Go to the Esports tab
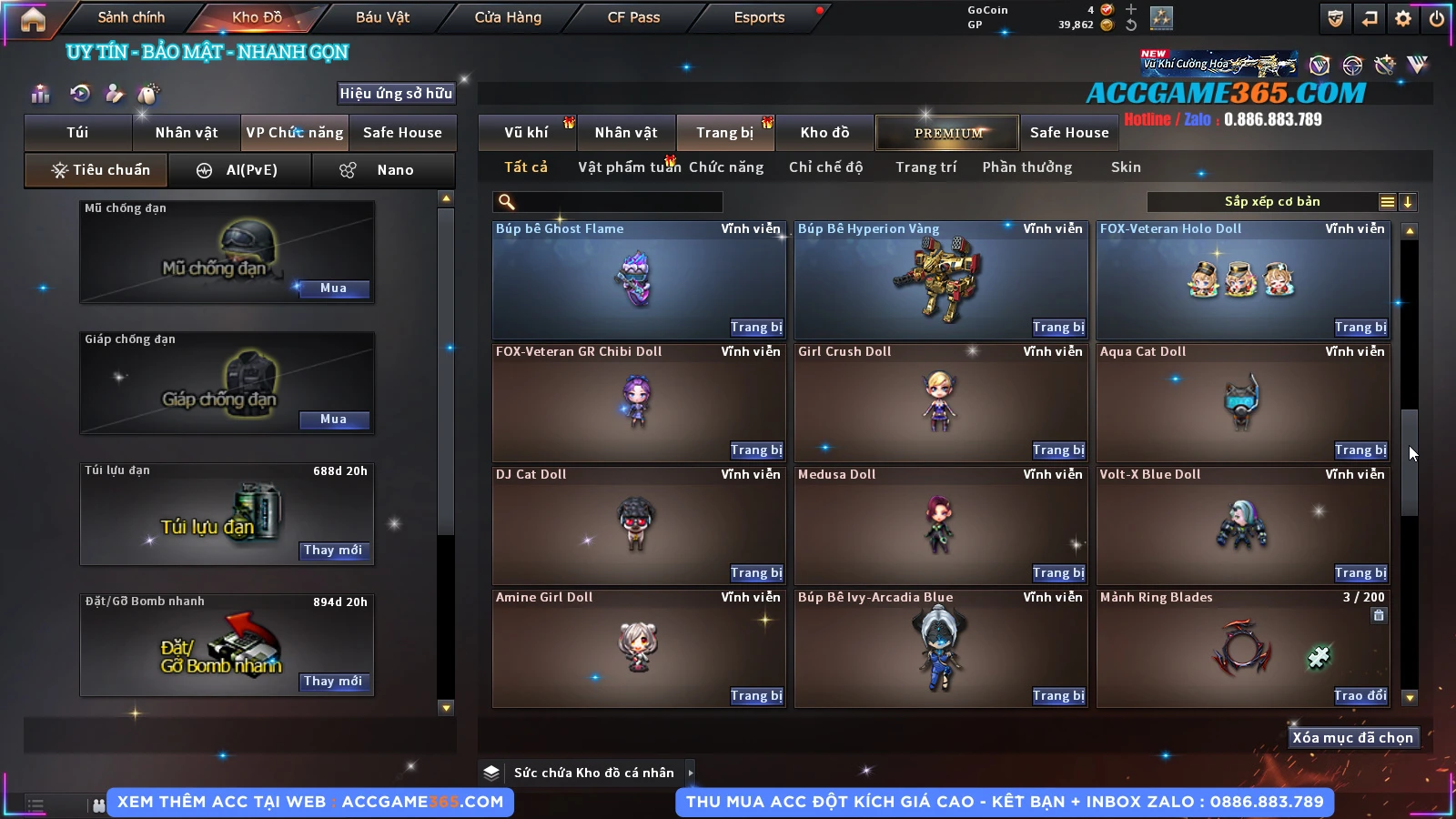Viewport: 1456px width, 819px height. point(759,17)
